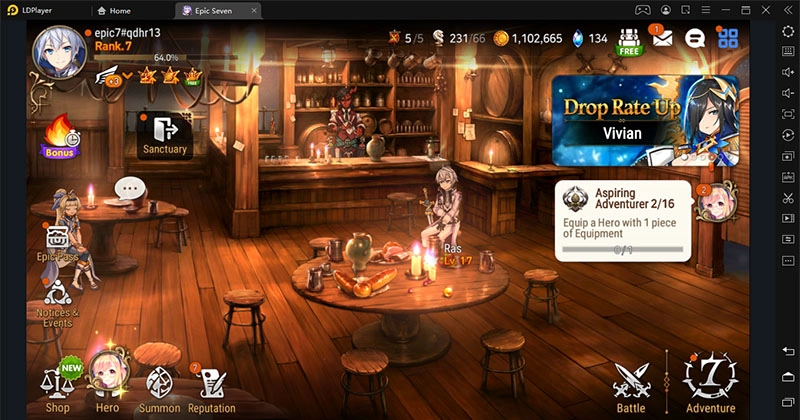Enter the Battle menu
The width and height of the screenshot is (800, 420).
coord(631,383)
